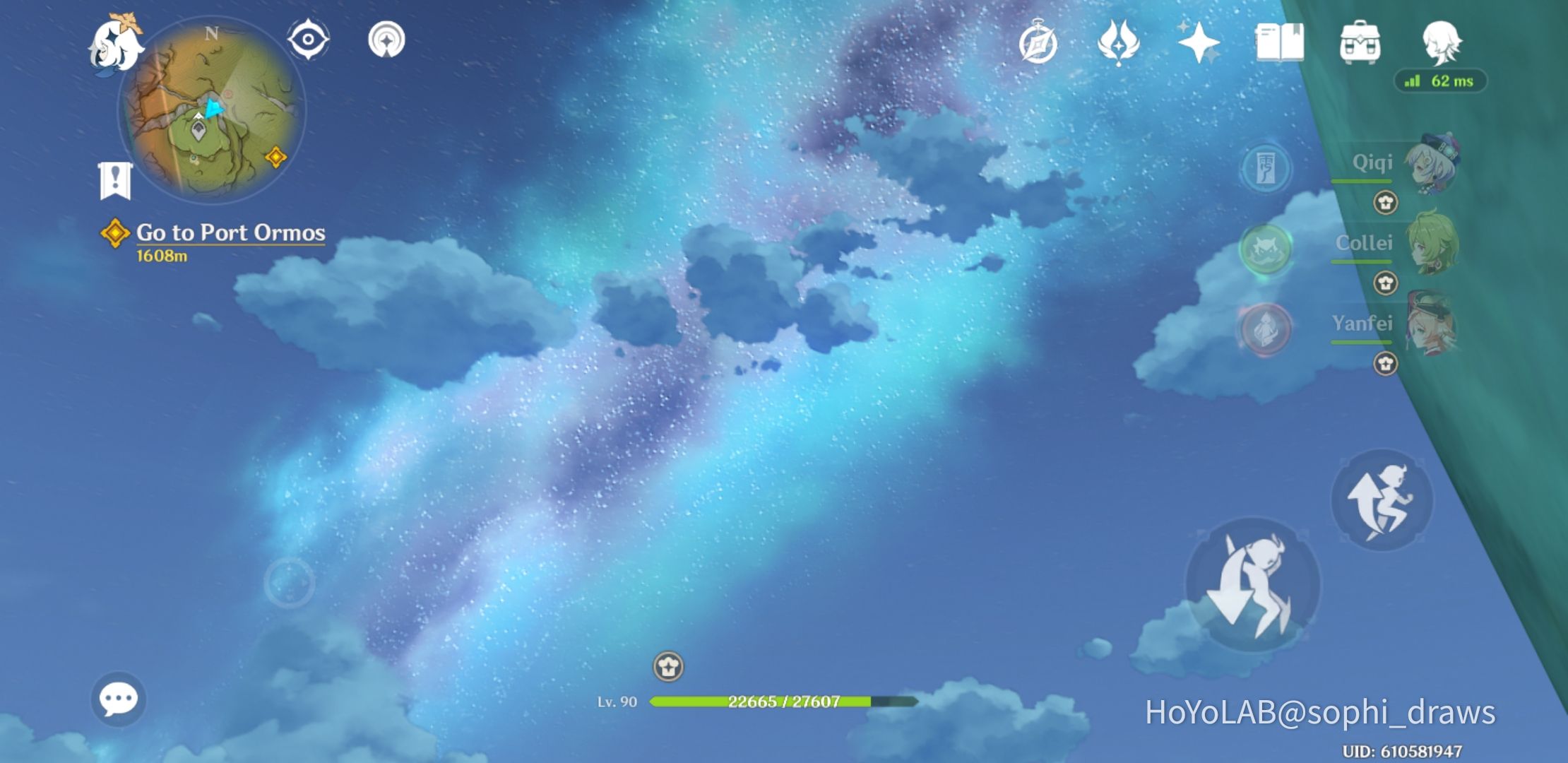This screenshot has height=763, width=1568.
Task: Open the timed-challenge compass icon
Action: (x=1037, y=42)
